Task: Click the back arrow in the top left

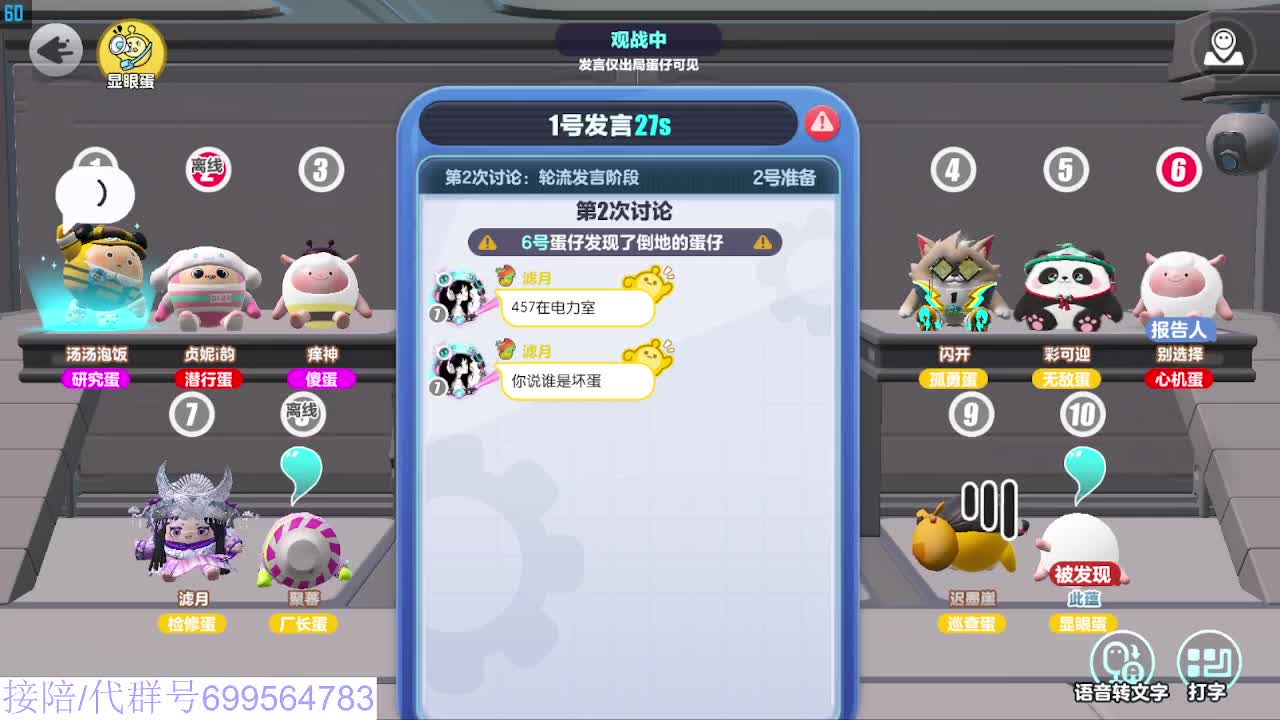Action: pos(57,49)
